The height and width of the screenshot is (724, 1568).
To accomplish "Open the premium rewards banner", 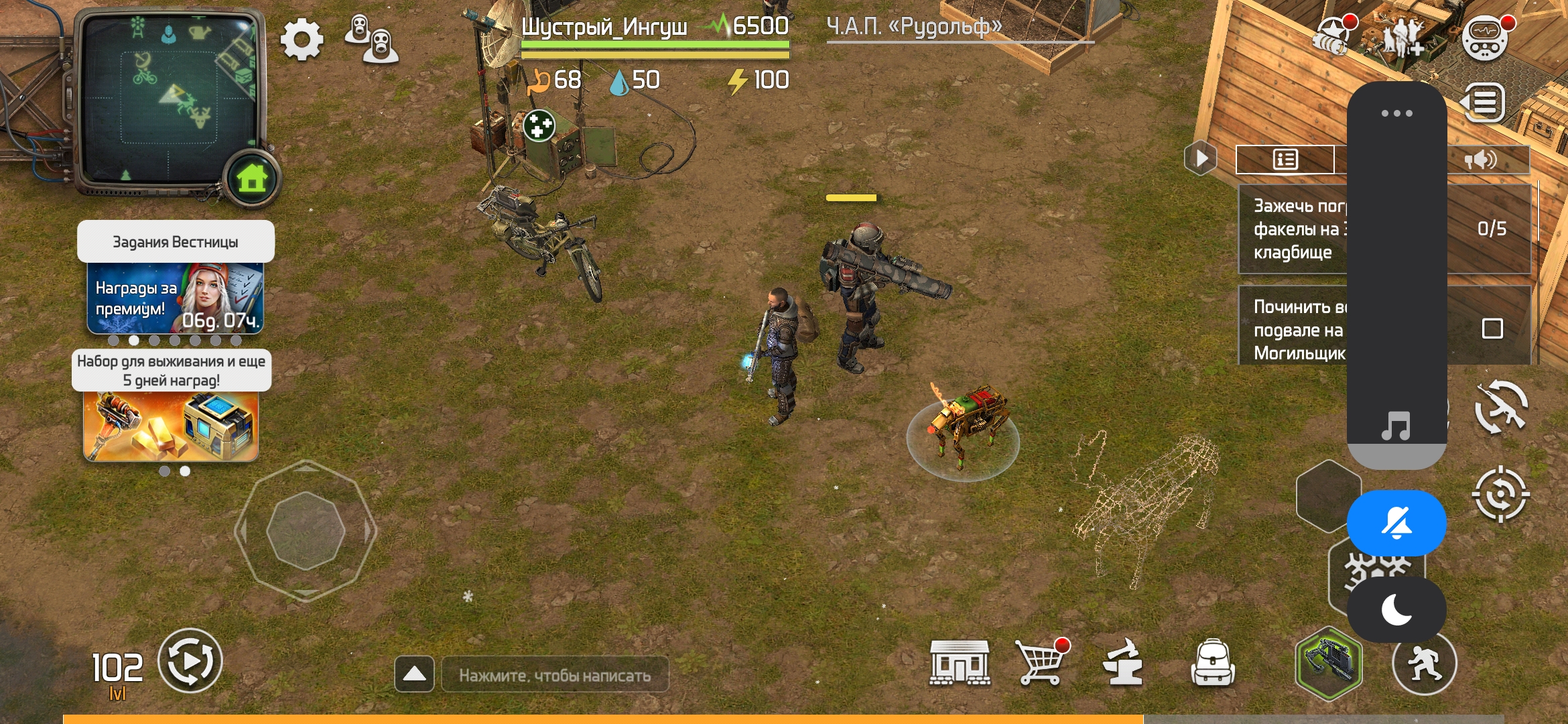I will tap(175, 298).
